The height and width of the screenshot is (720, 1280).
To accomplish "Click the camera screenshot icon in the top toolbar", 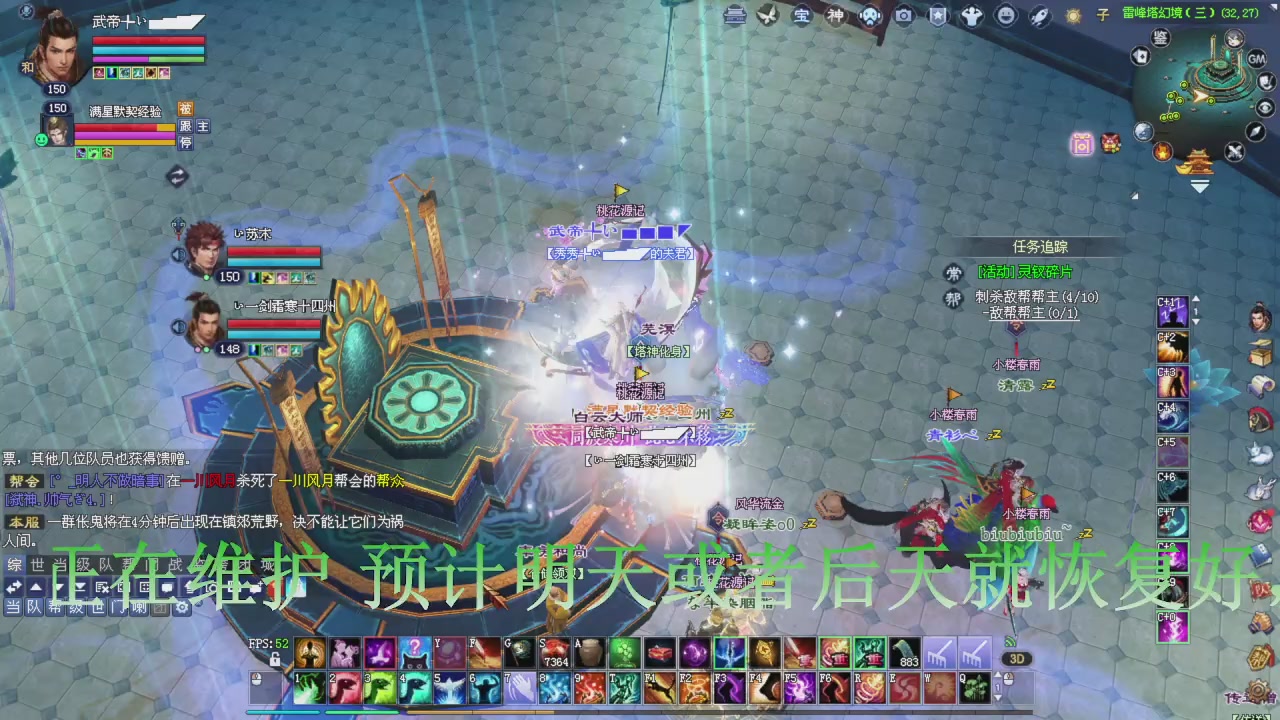I will 903,16.
